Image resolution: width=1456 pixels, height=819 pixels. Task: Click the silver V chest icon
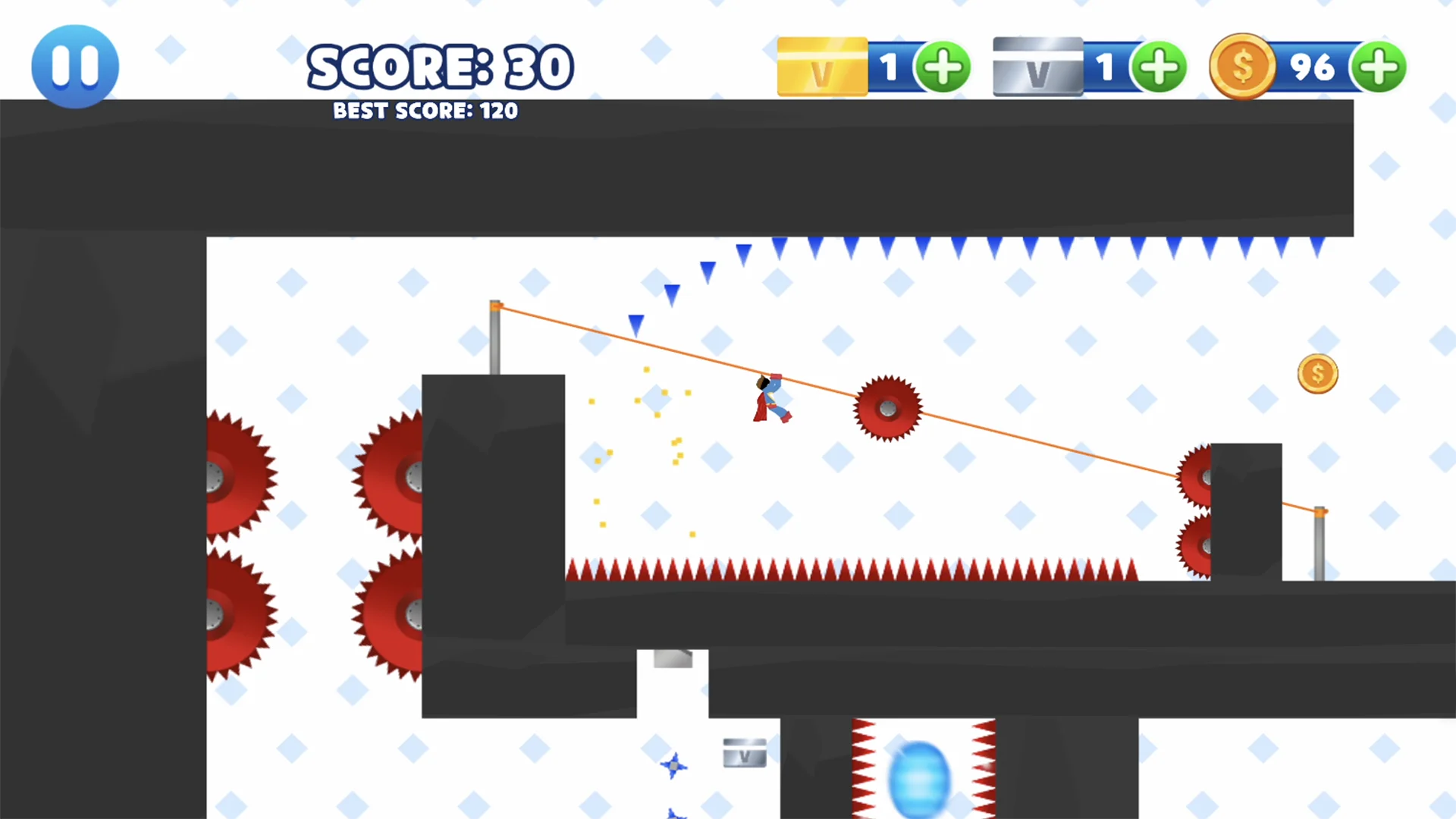pyautogui.click(x=1037, y=67)
